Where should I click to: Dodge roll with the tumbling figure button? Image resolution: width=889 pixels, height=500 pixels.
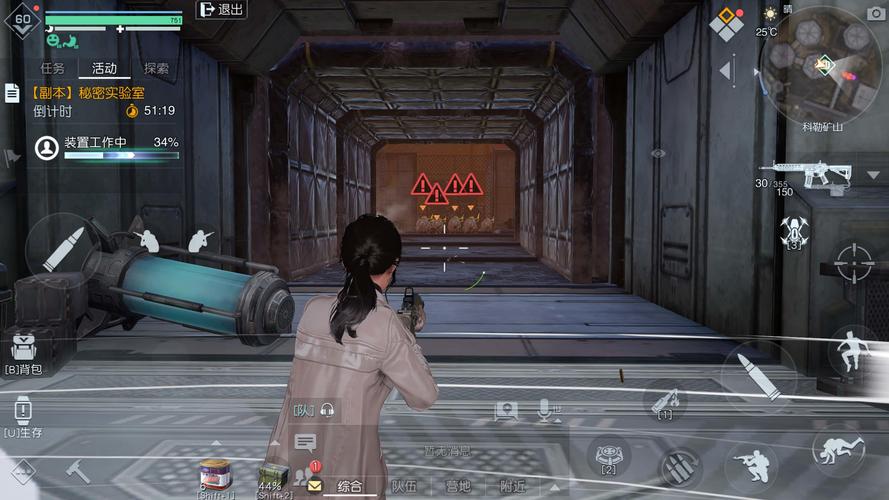click(838, 450)
